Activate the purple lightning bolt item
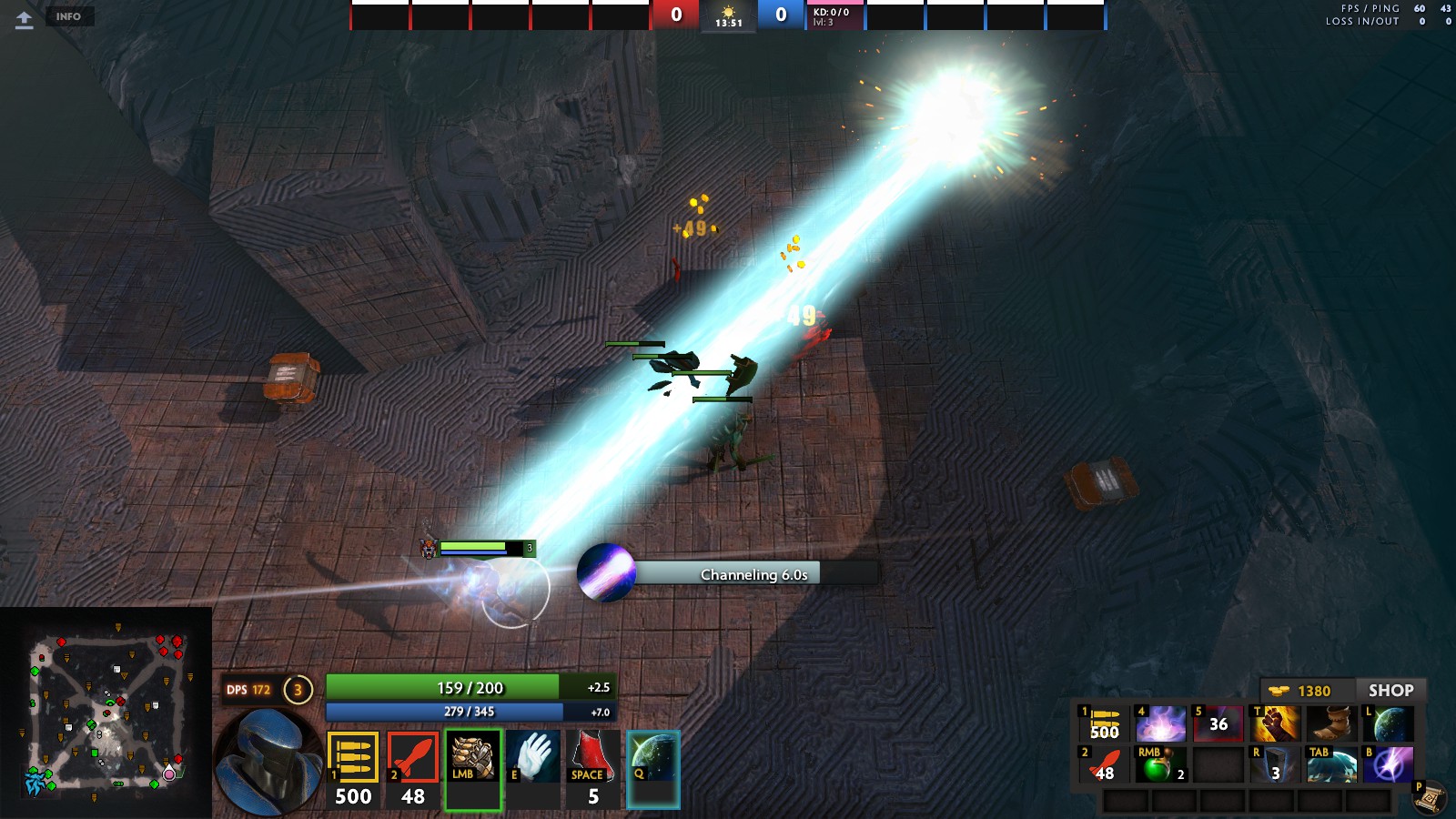 tap(1389, 765)
